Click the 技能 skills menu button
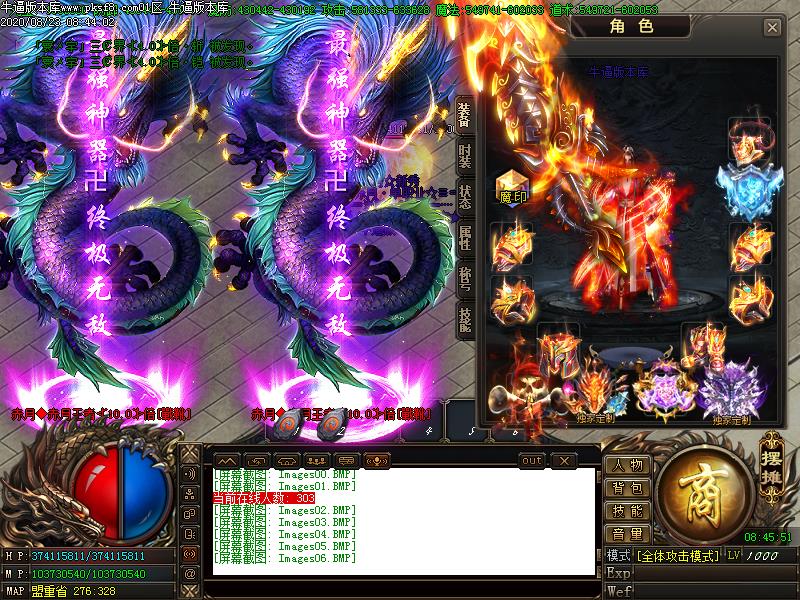 click(628, 511)
